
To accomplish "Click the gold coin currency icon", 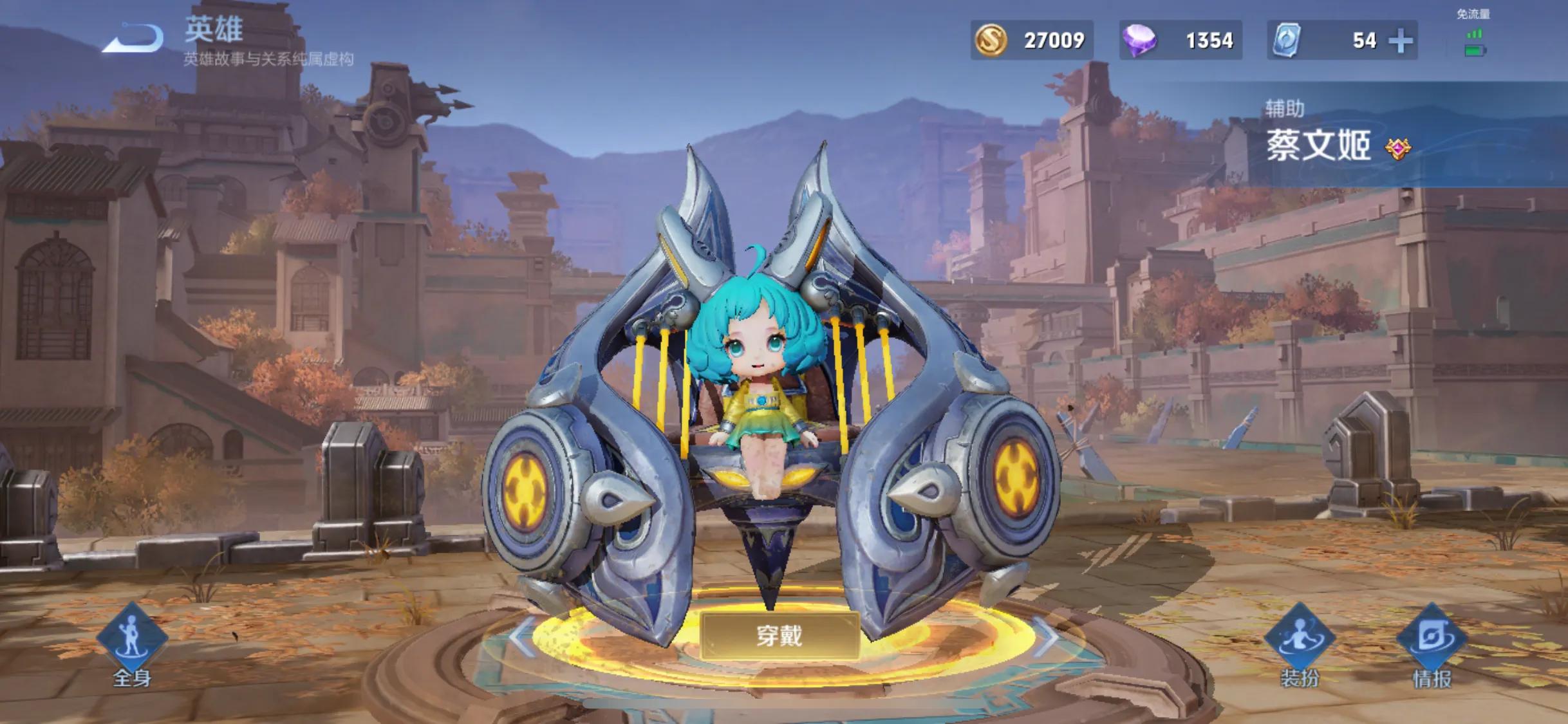I will 992,40.
